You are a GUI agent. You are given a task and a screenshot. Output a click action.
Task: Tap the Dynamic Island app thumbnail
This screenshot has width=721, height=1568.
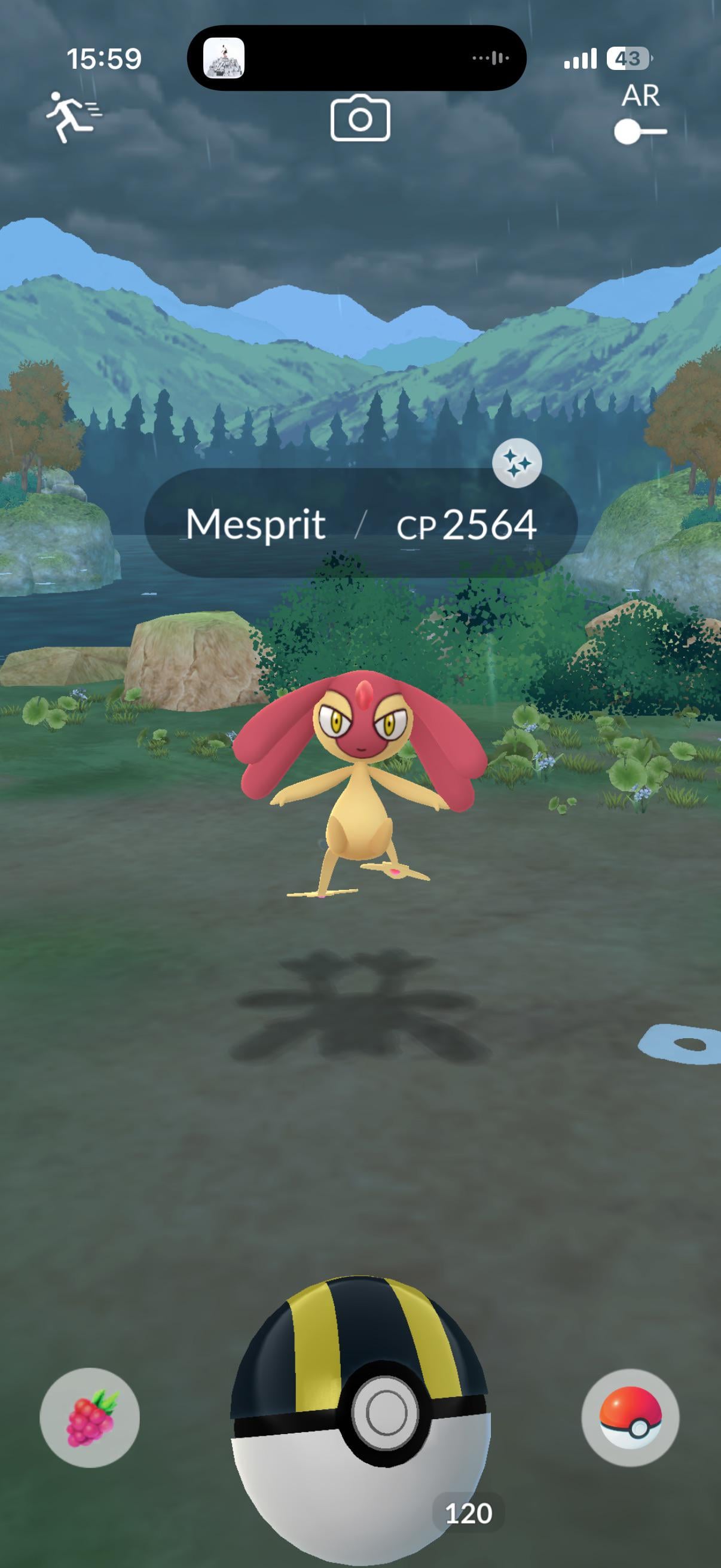tap(224, 59)
